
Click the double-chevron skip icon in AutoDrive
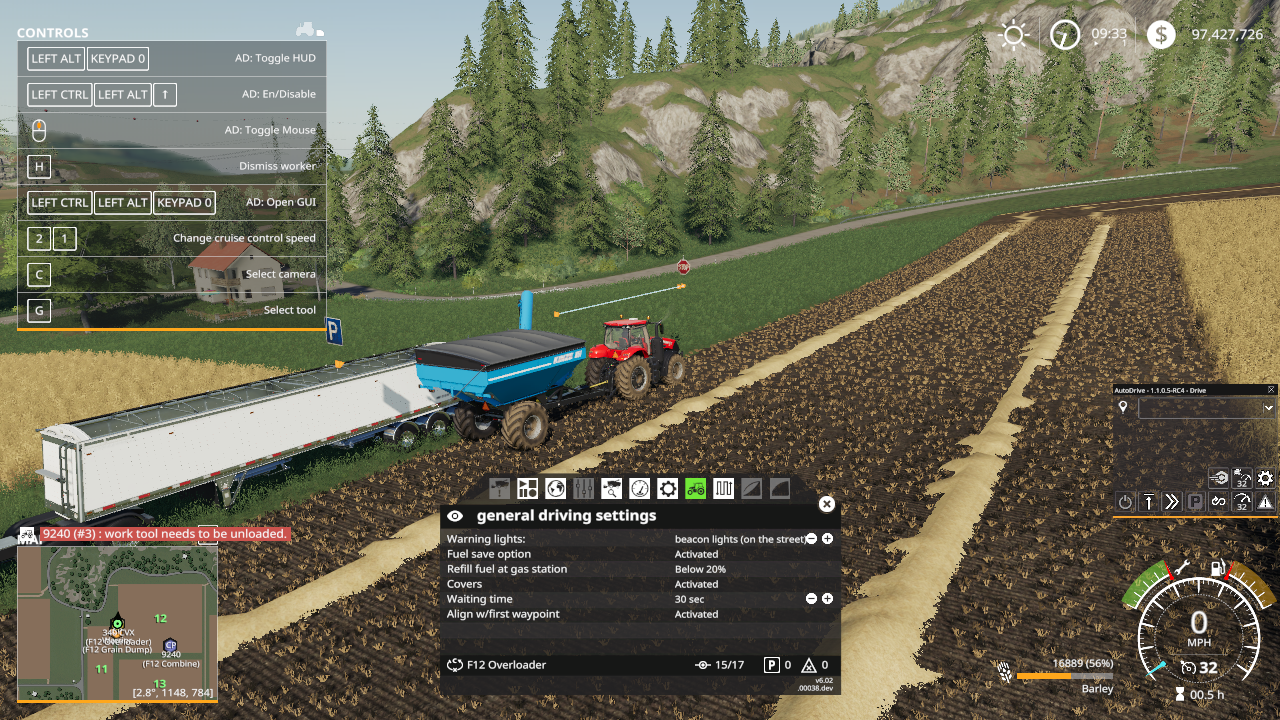click(1170, 501)
